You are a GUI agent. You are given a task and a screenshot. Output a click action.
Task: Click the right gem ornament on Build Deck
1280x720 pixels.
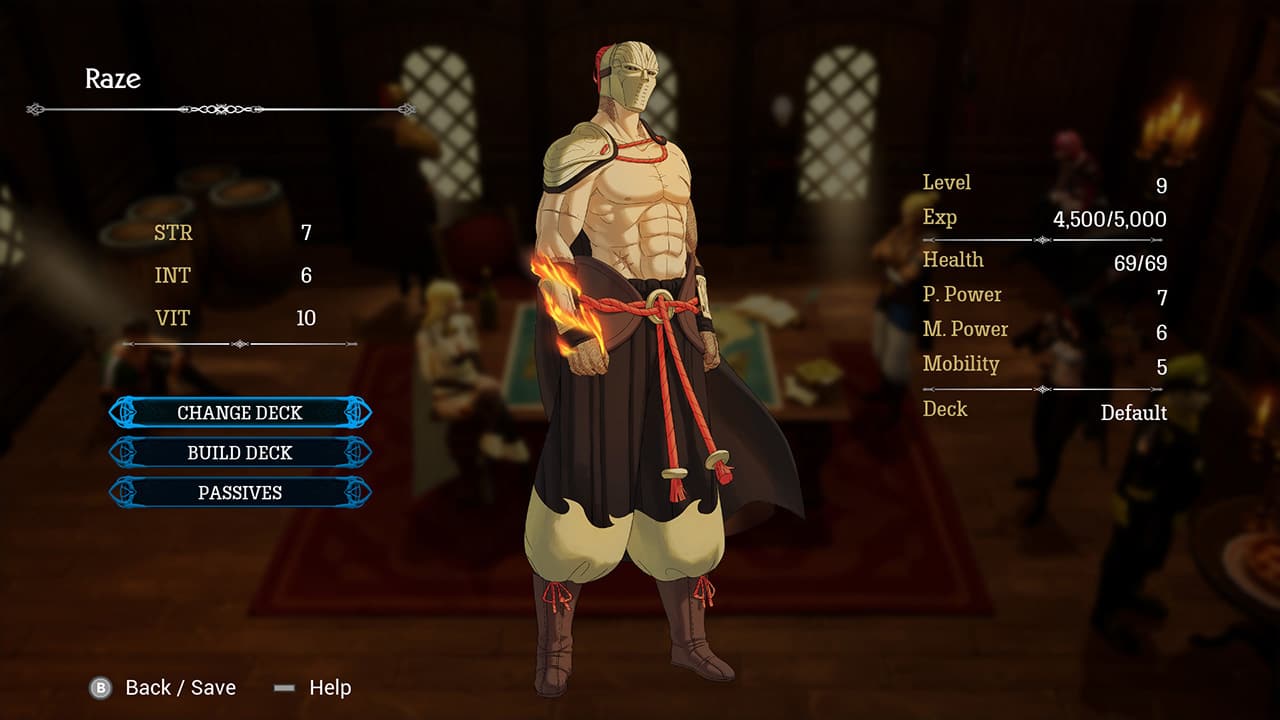point(357,452)
